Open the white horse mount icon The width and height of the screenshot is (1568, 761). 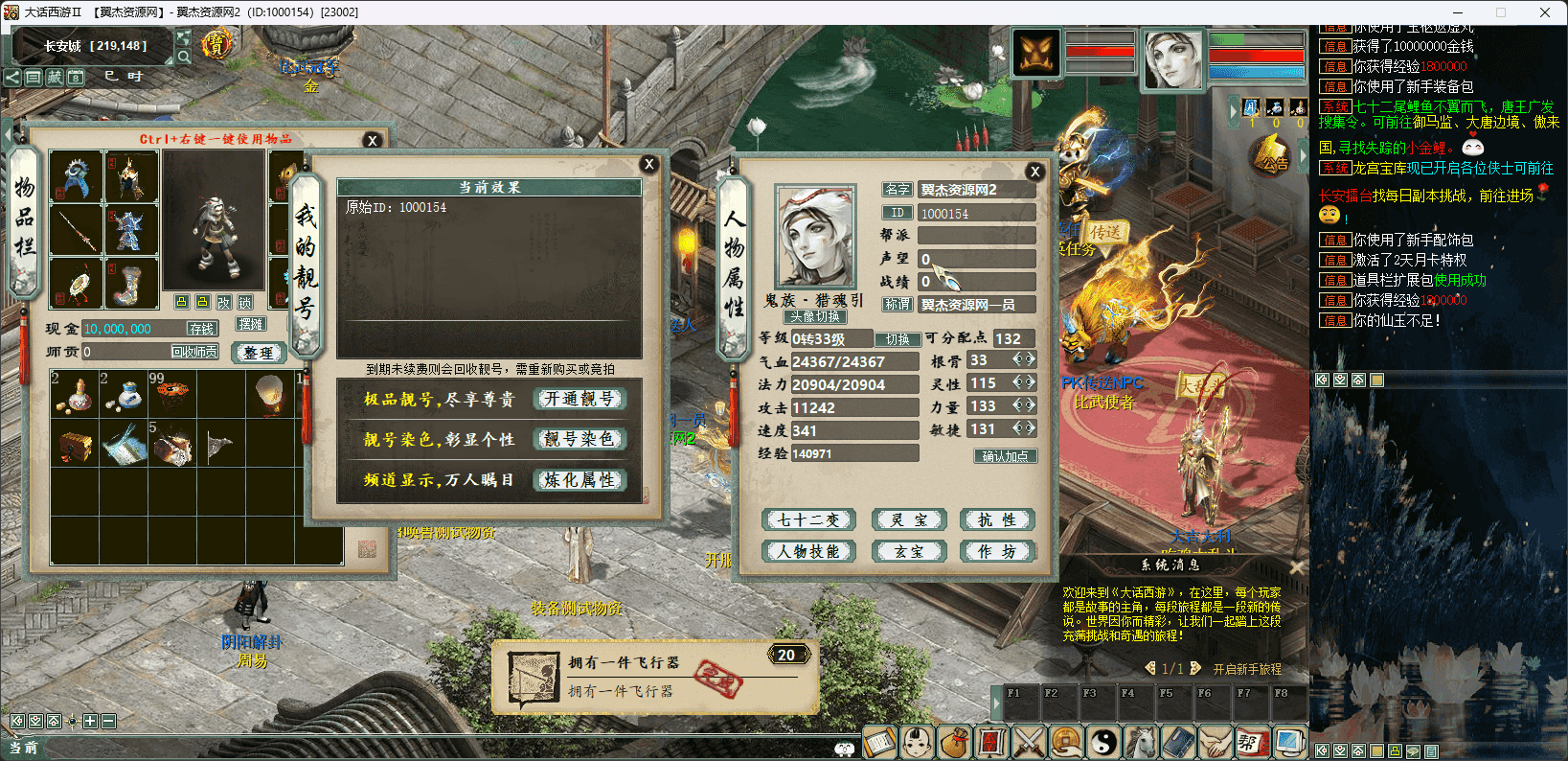tap(1141, 742)
